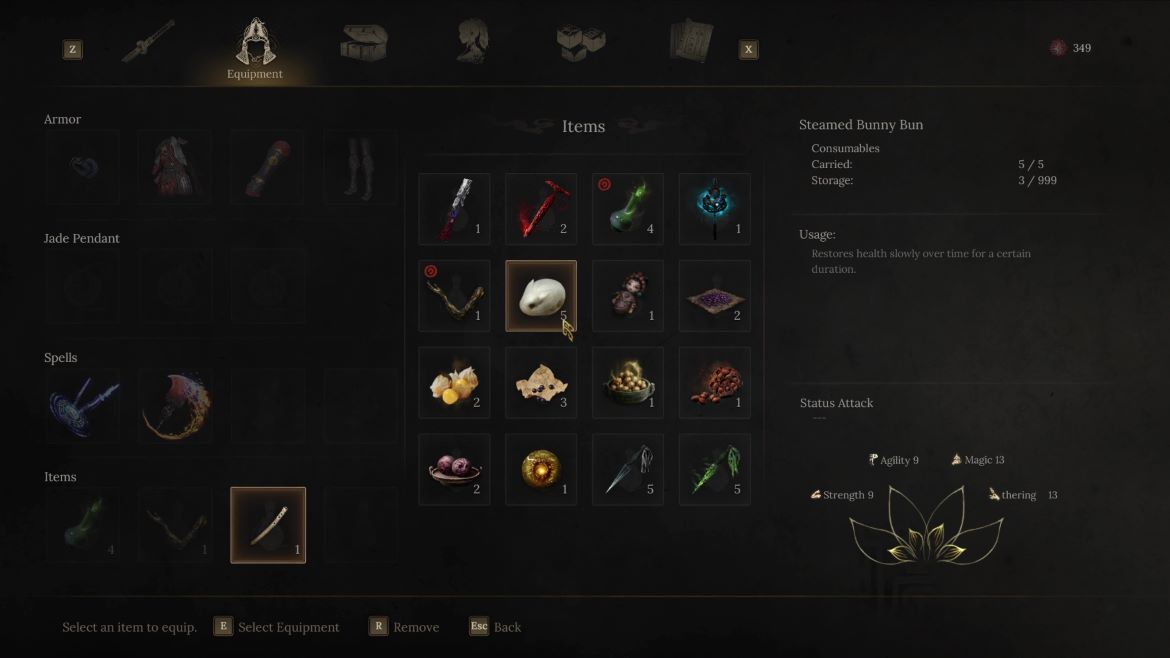Image resolution: width=1170 pixels, height=658 pixels.
Task: Select the blue swirling spell slot
Action: coord(82,406)
